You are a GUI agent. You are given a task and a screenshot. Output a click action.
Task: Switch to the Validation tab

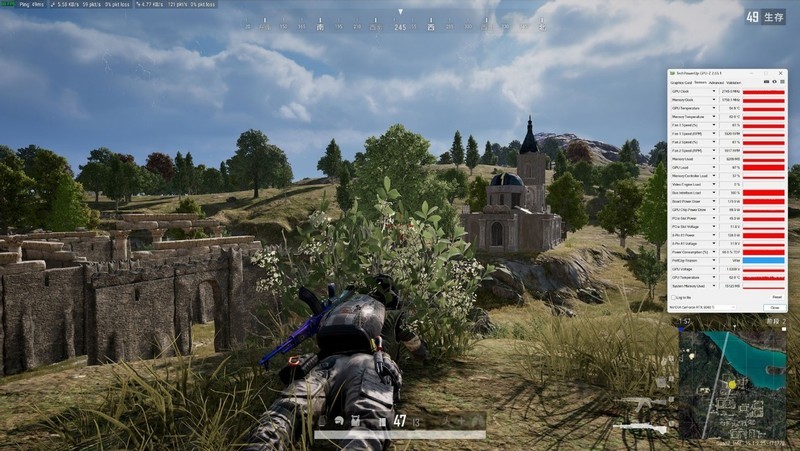click(x=734, y=83)
